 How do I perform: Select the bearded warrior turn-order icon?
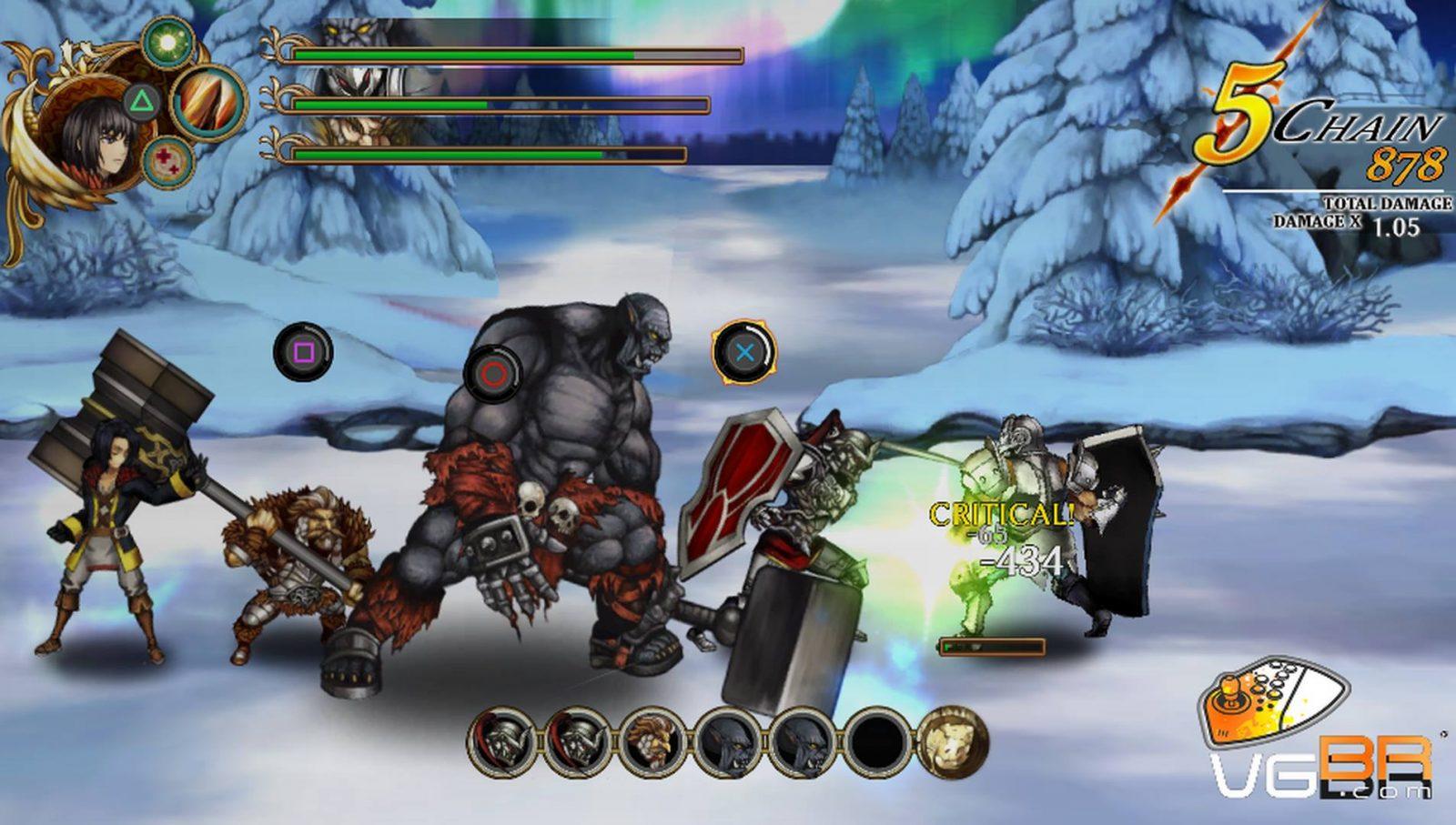coord(653,743)
